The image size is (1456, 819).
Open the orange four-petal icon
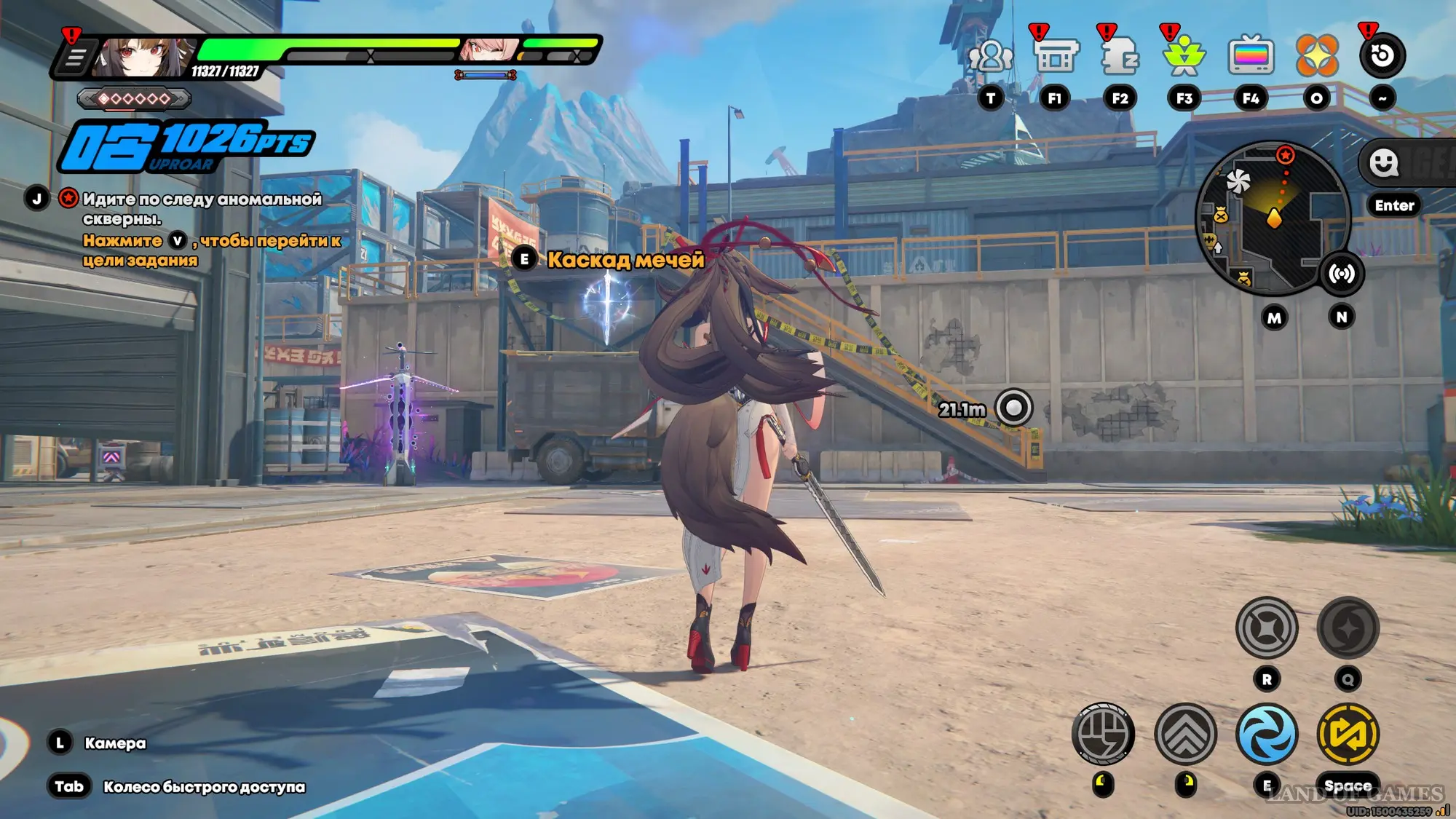tap(1317, 55)
